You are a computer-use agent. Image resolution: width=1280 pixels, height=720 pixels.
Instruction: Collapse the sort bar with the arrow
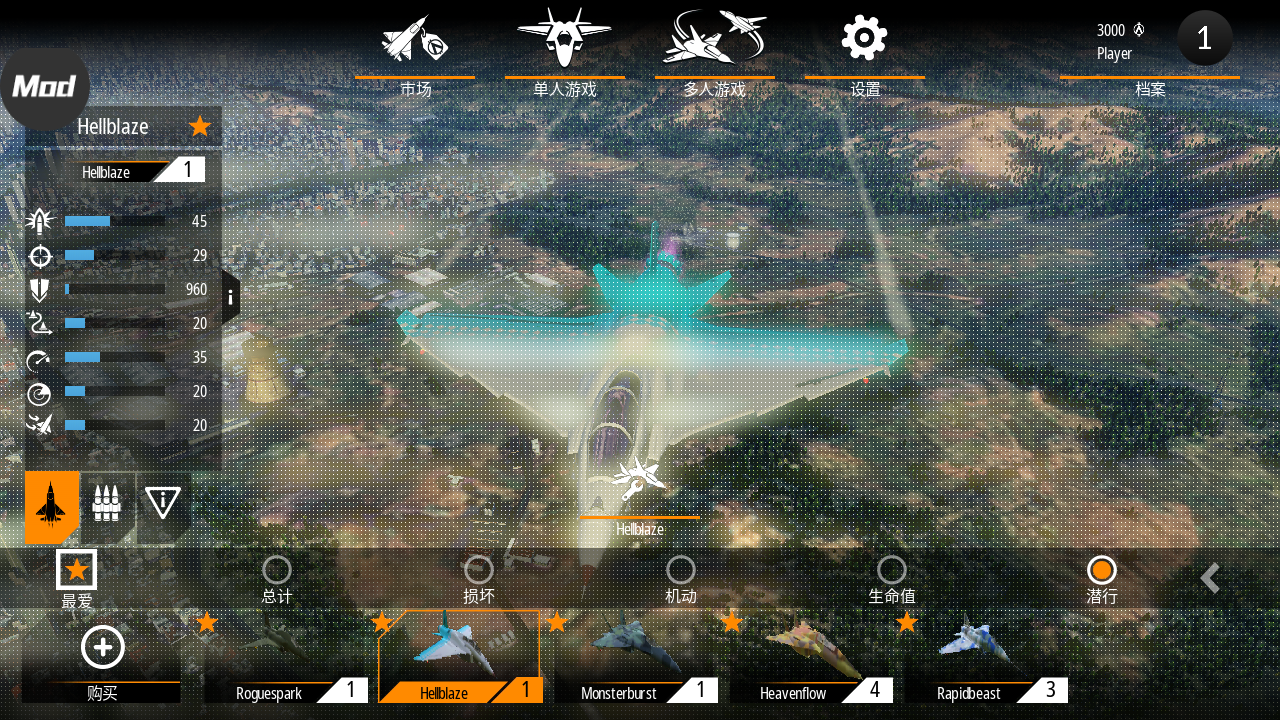point(1210,578)
